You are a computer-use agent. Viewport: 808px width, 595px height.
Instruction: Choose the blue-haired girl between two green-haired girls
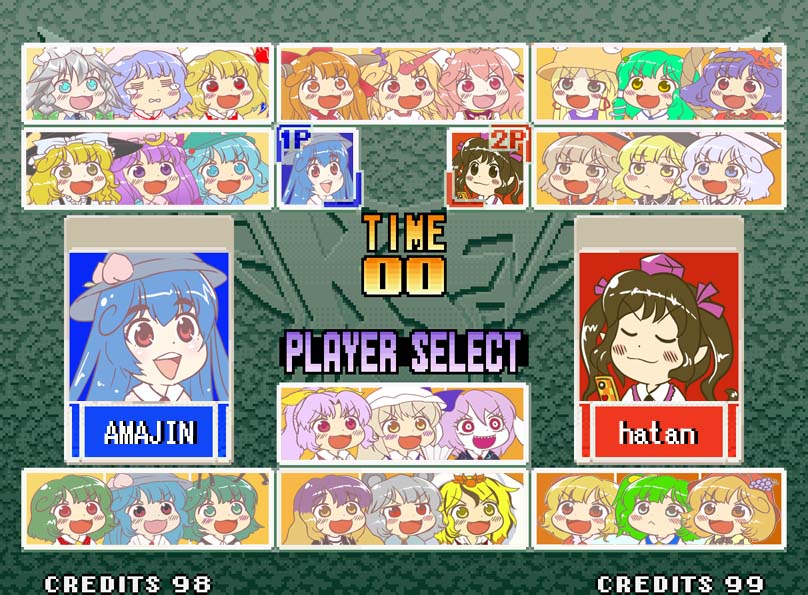point(146,512)
